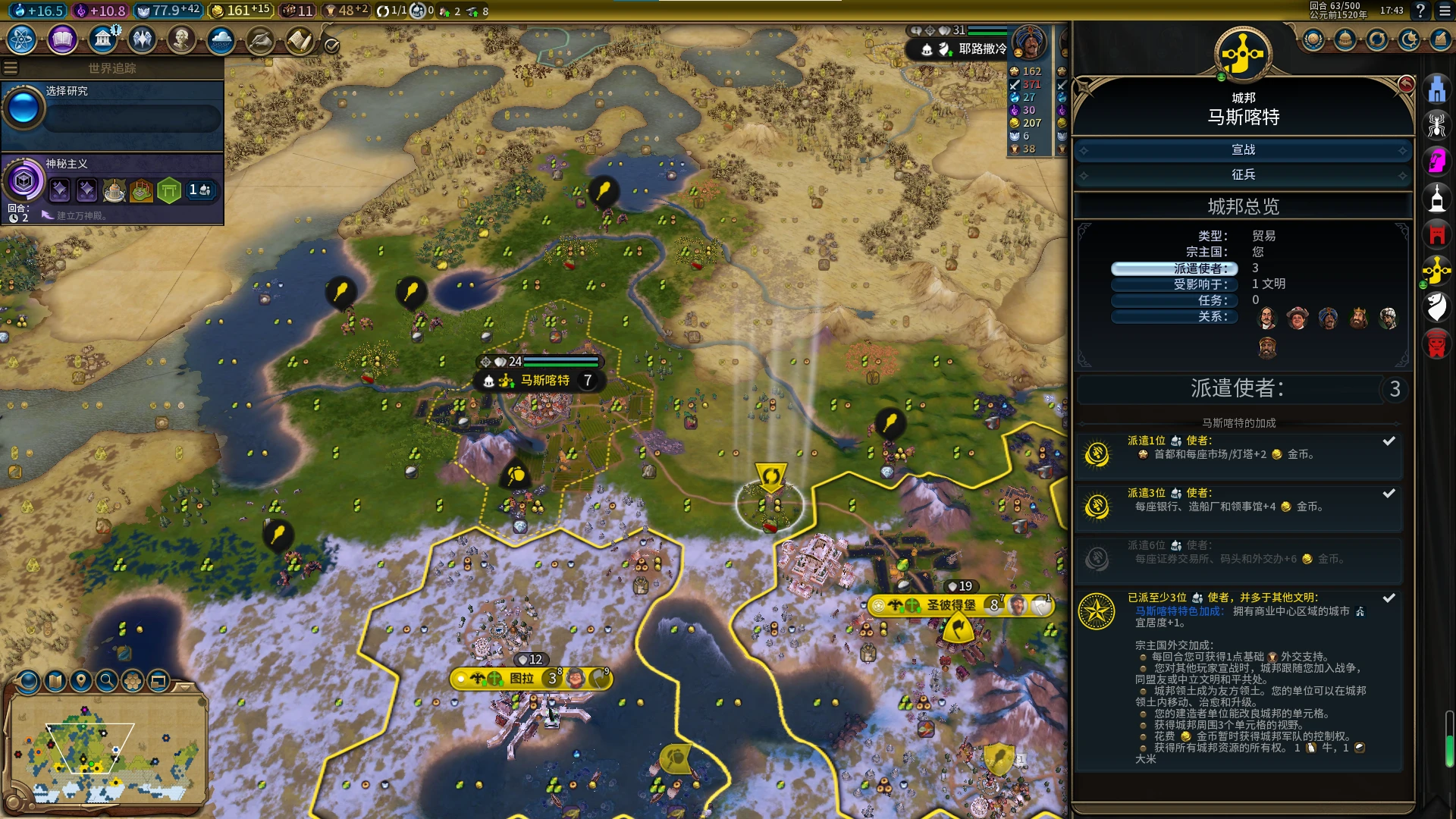Screen dimensions: 1456x819
Task: Open the climate rain cloud icon
Action: (x=221, y=39)
